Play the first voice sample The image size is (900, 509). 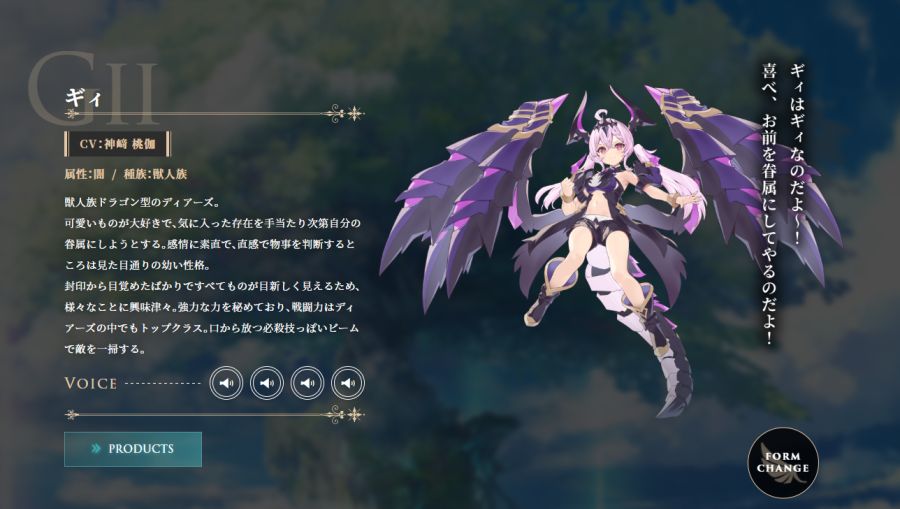(x=227, y=383)
